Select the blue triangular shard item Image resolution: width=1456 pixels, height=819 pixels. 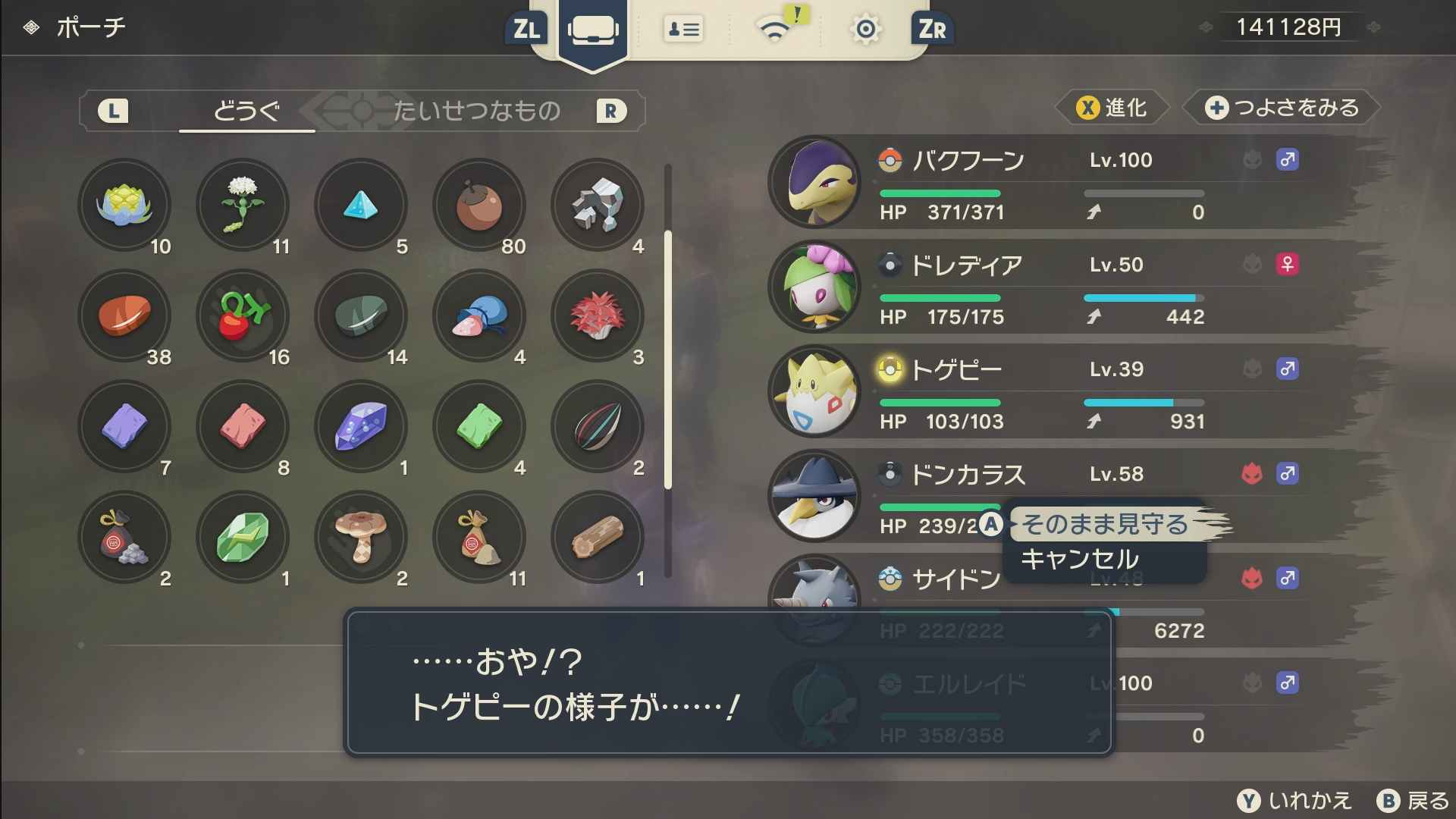361,205
